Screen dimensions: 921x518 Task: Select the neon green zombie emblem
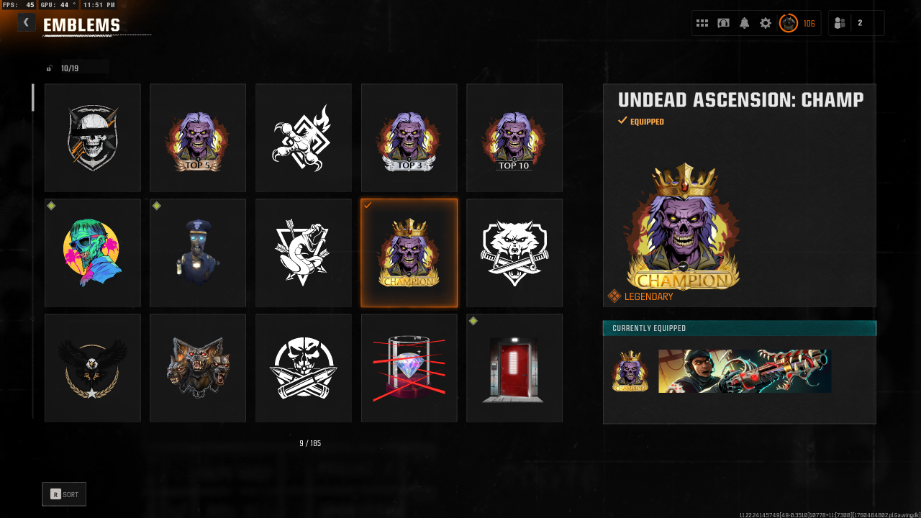pyautogui.click(x=93, y=253)
